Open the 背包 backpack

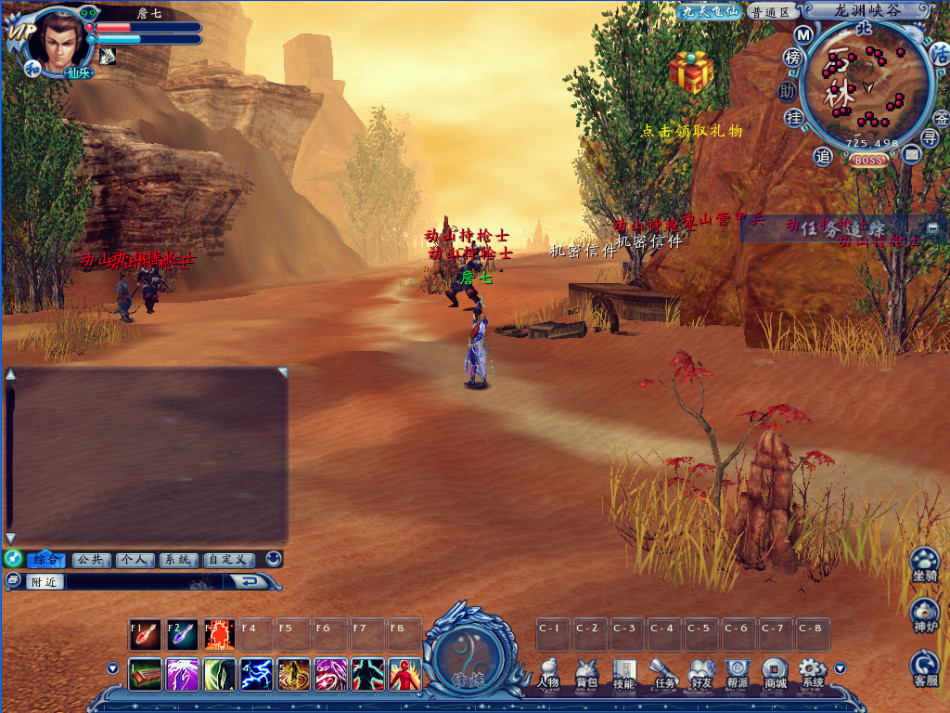click(x=586, y=673)
